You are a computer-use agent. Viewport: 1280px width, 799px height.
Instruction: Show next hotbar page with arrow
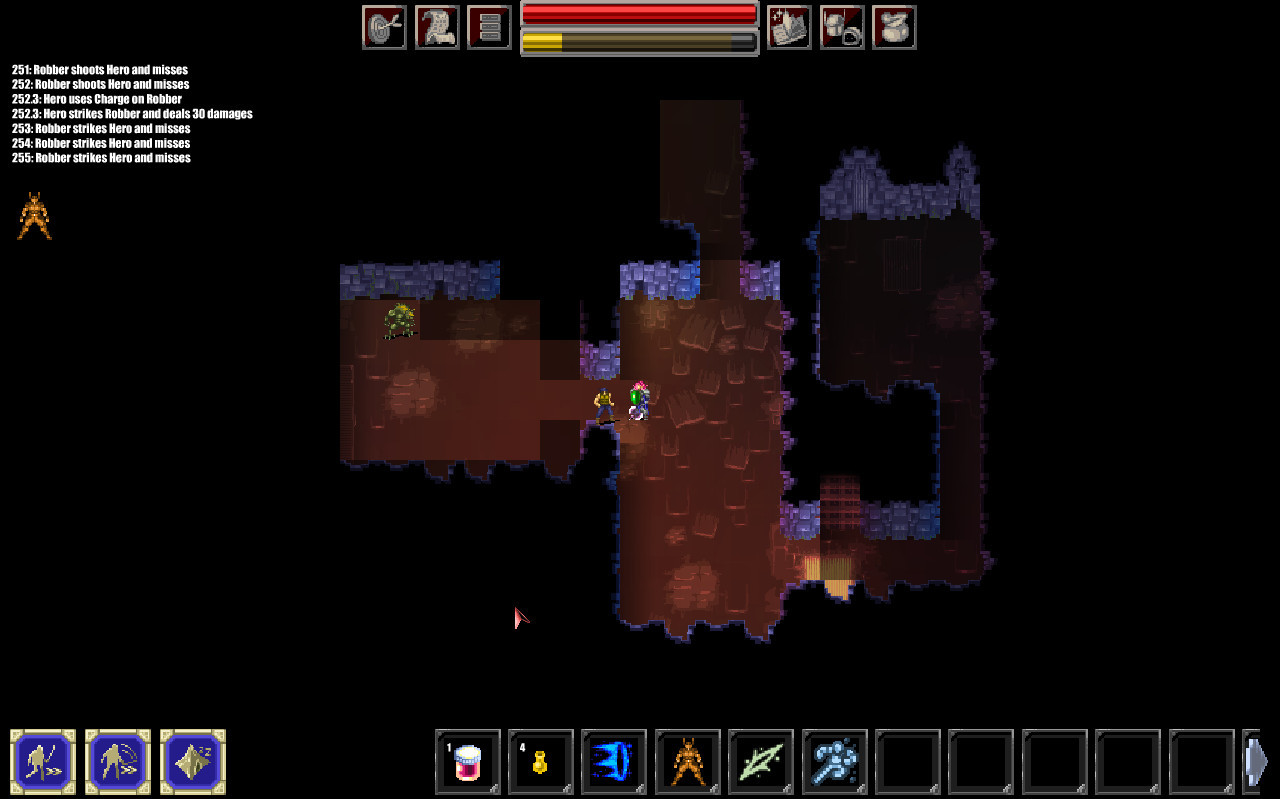[1257, 762]
